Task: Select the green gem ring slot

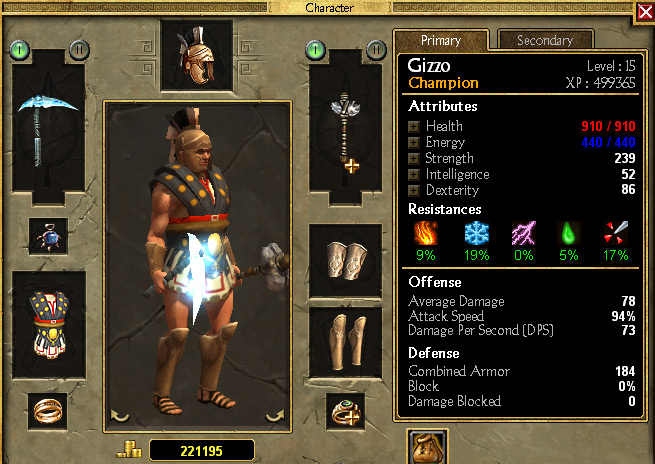Action: [x=346, y=408]
